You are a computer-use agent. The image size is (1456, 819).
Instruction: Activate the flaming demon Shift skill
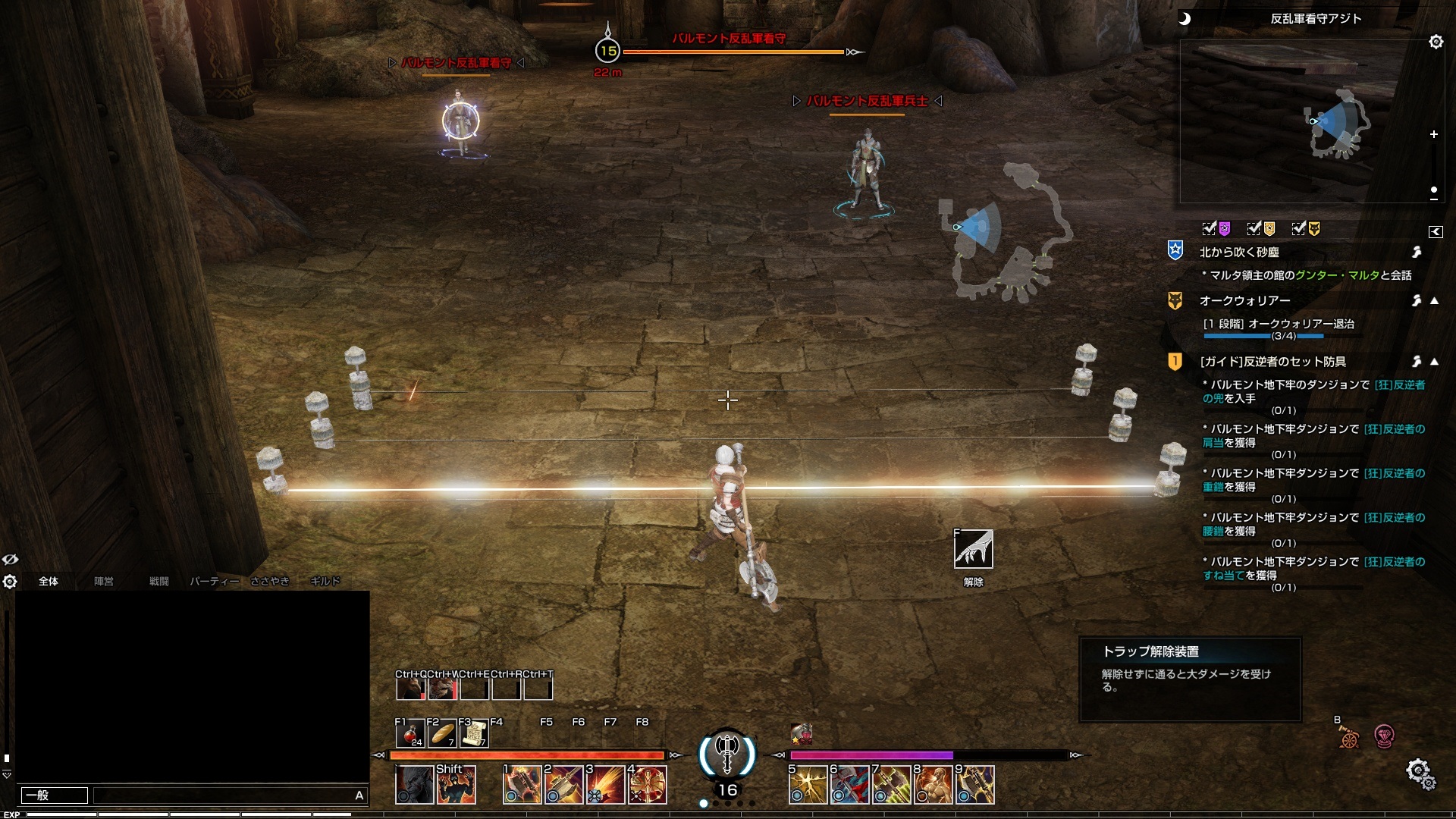(x=456, y=785)
